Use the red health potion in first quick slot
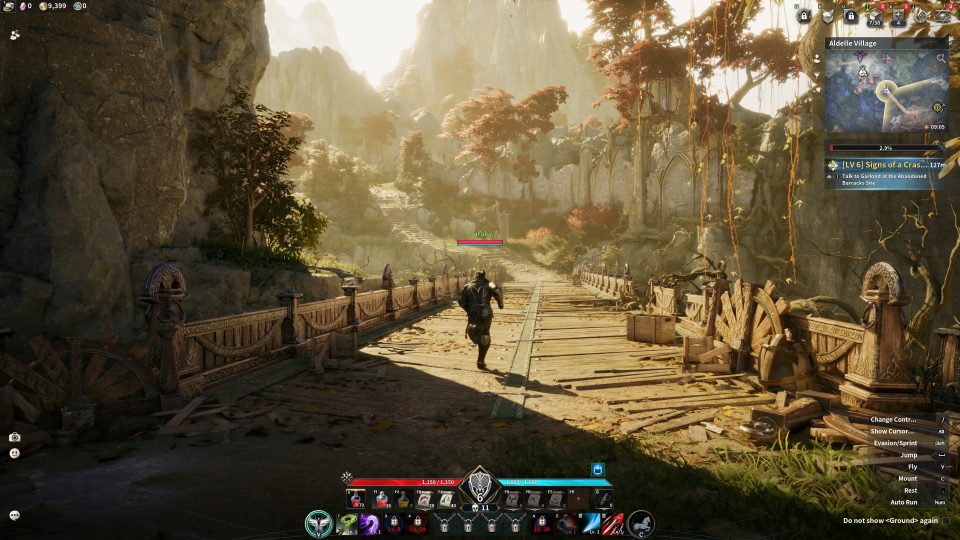The image size is (960, 540). 355,498
